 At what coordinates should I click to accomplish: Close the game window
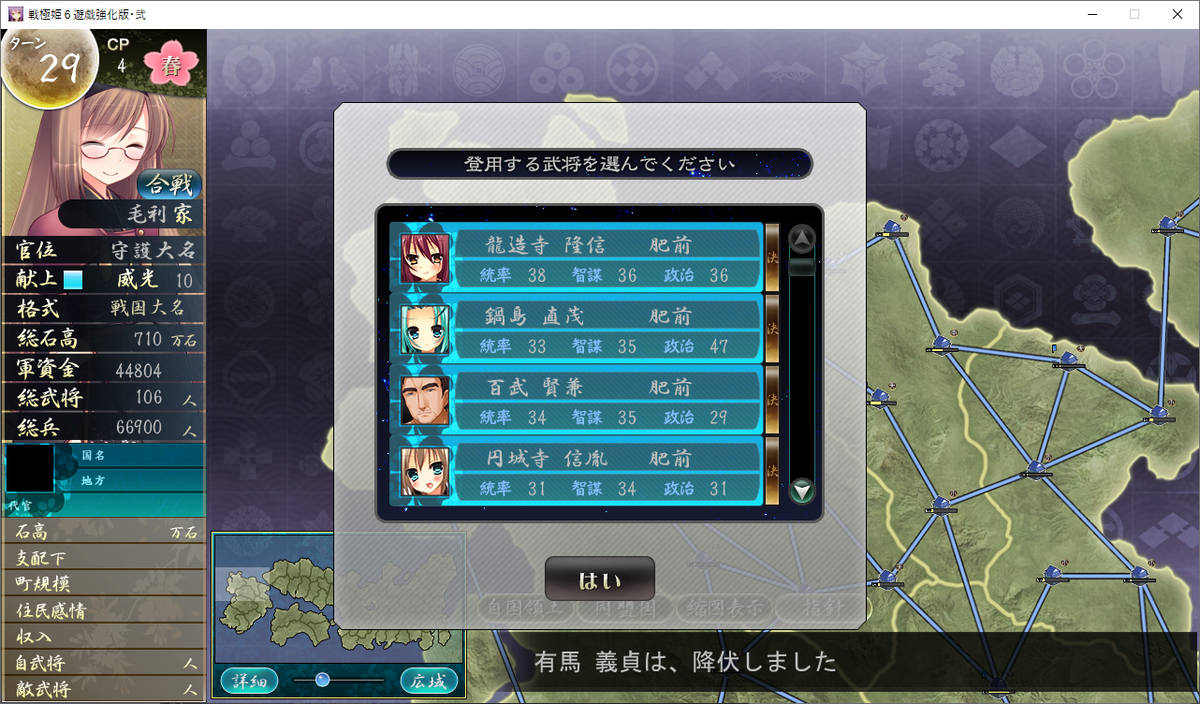pyautogui.click(x=1176, y=14)
